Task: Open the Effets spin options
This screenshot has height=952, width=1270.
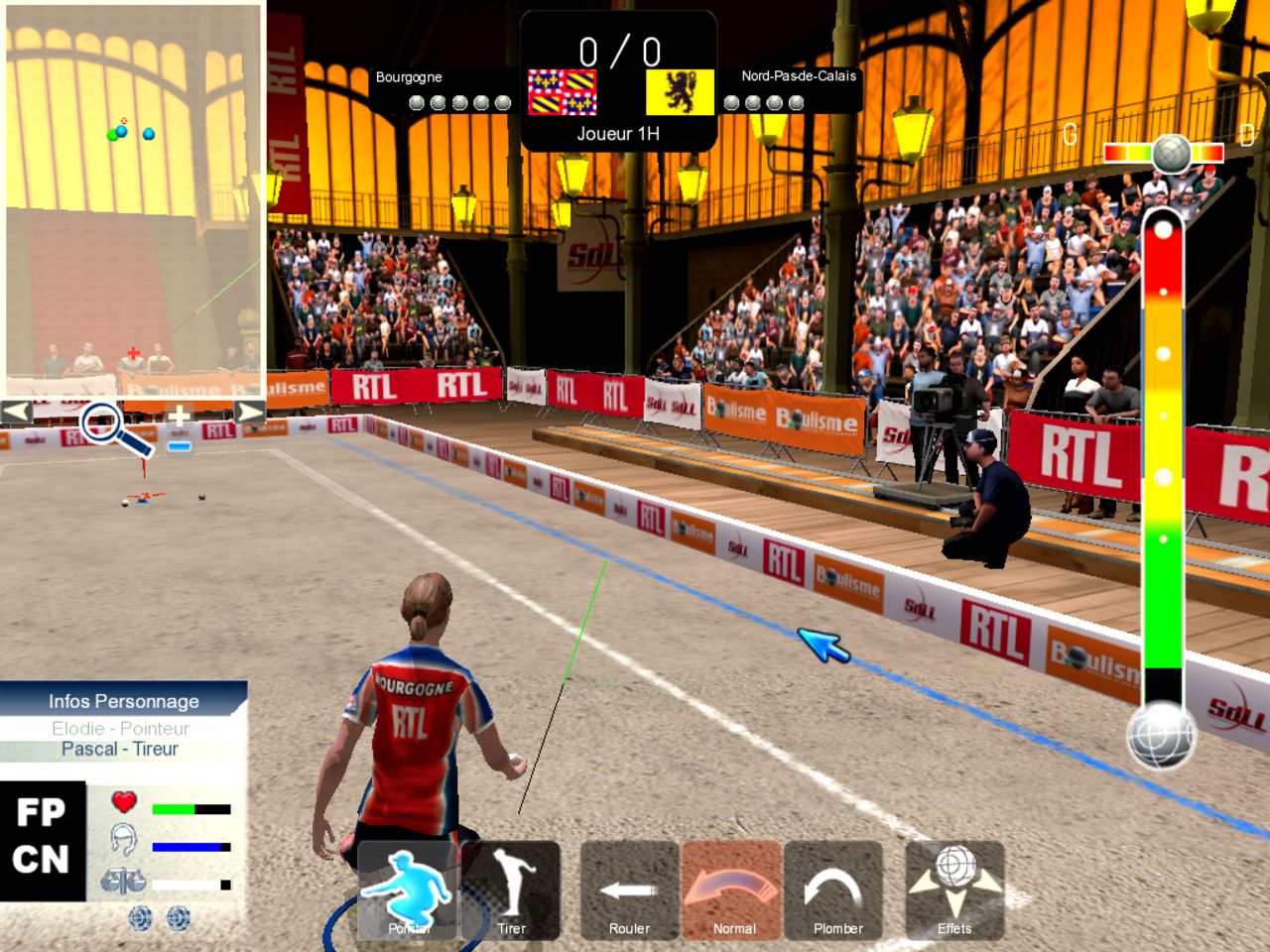Action: (x=954, y=890)
